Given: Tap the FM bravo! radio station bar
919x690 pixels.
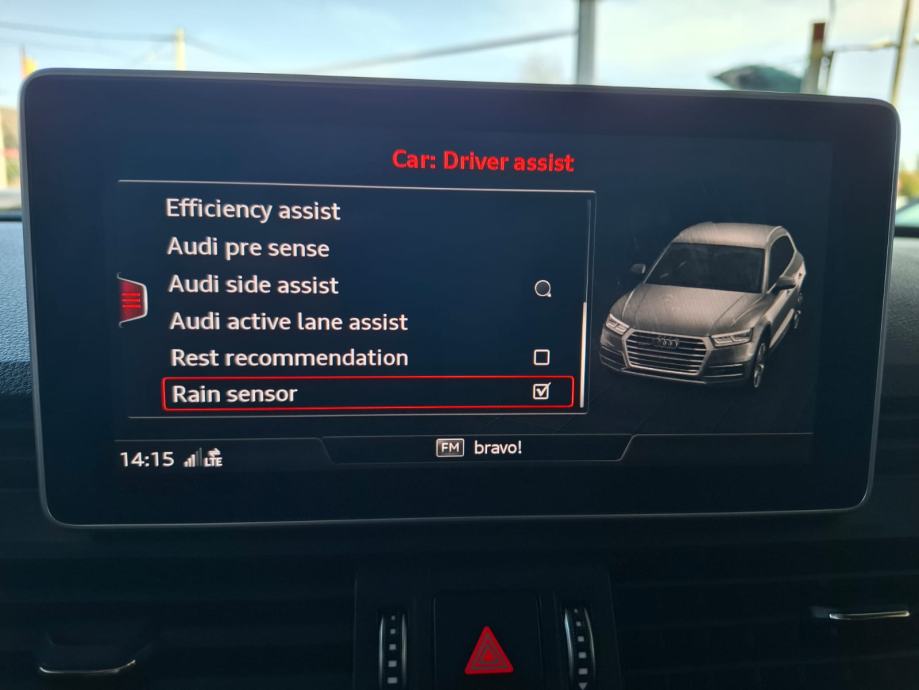Looking at the screenshot, I should pos(479,448).
